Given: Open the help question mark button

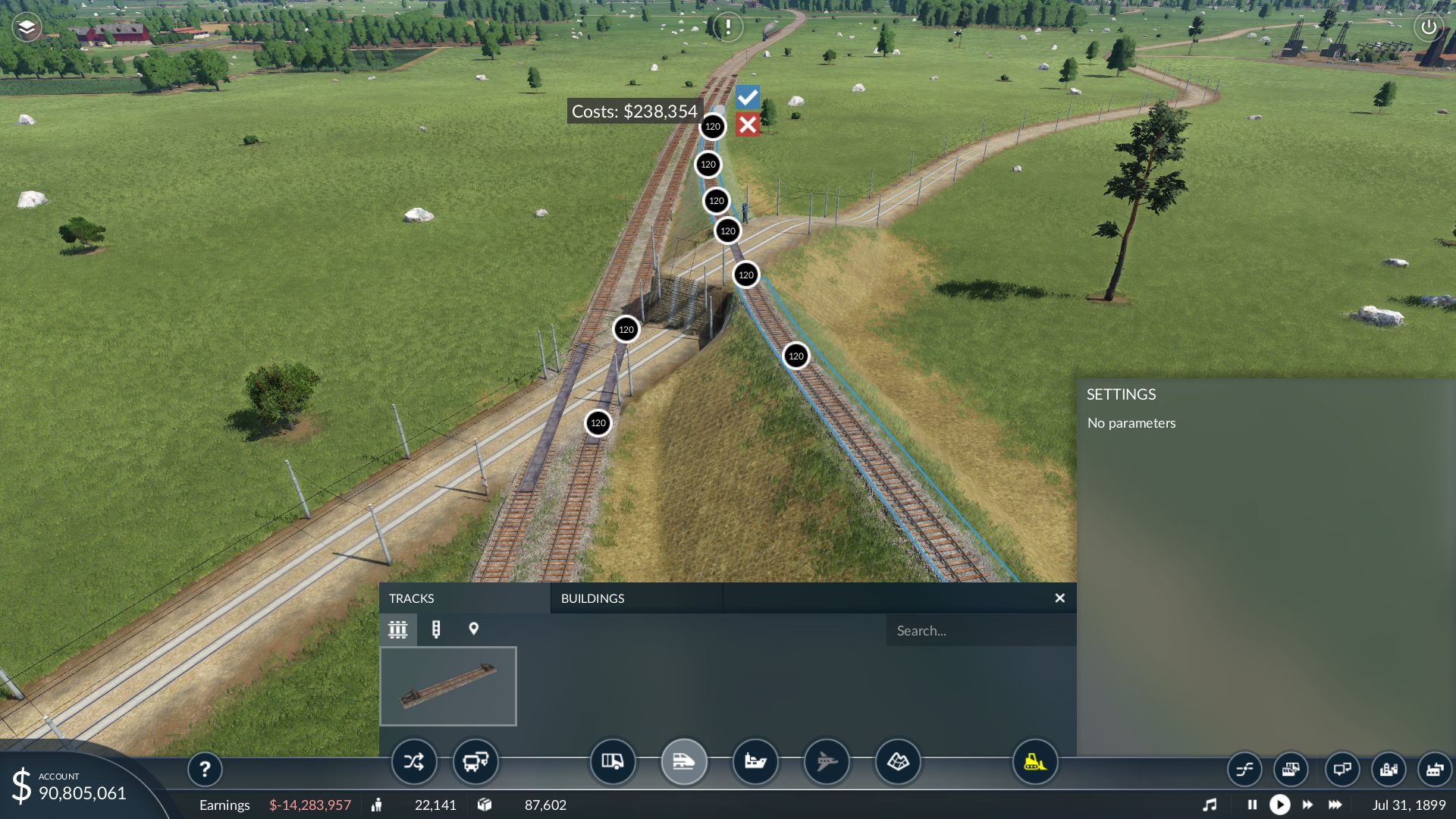Looking at the screenshot, I should tap(205, 770).
